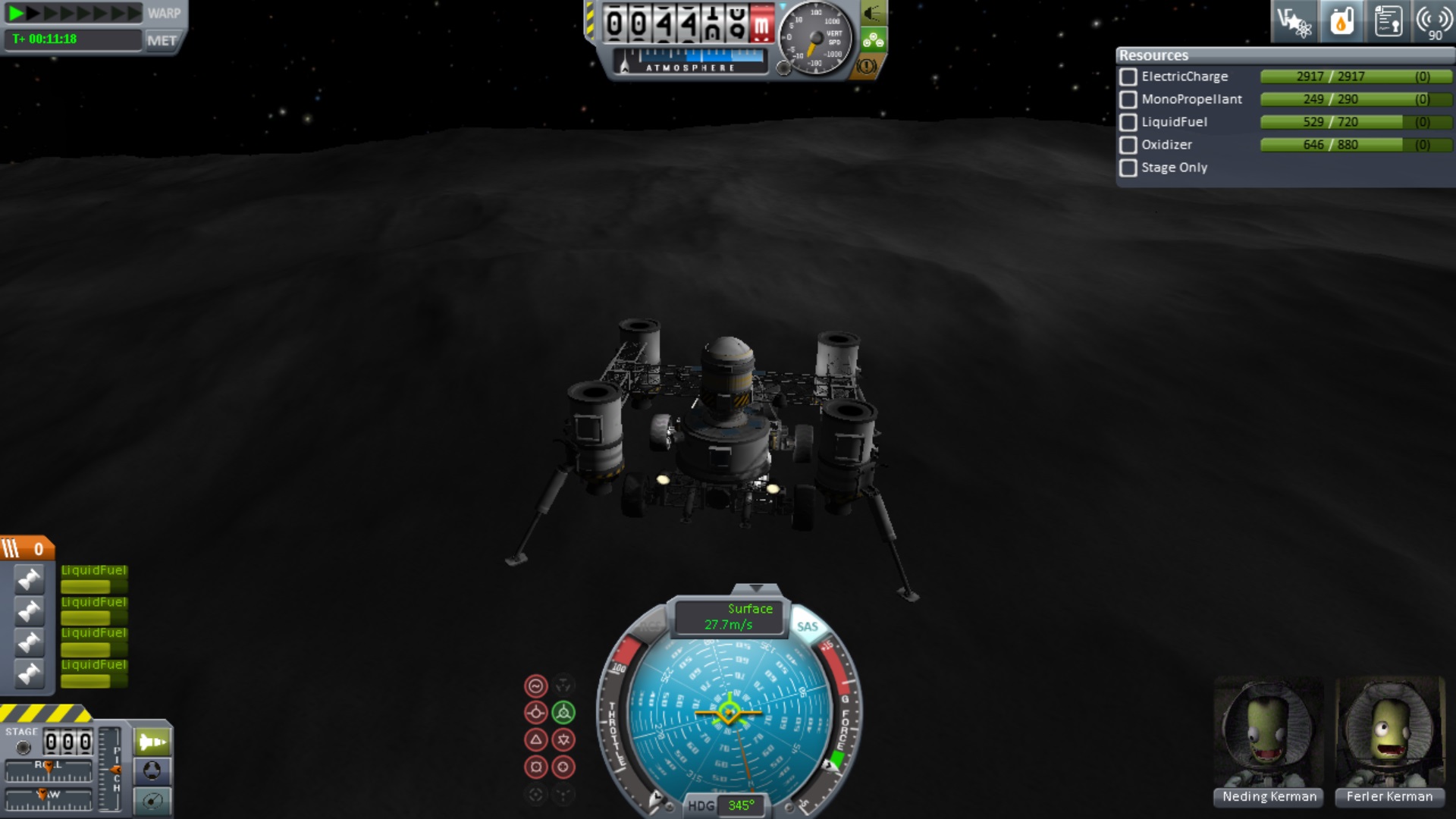Toggle SAS on the navball
1456x819 pixels.
point(807,626)
